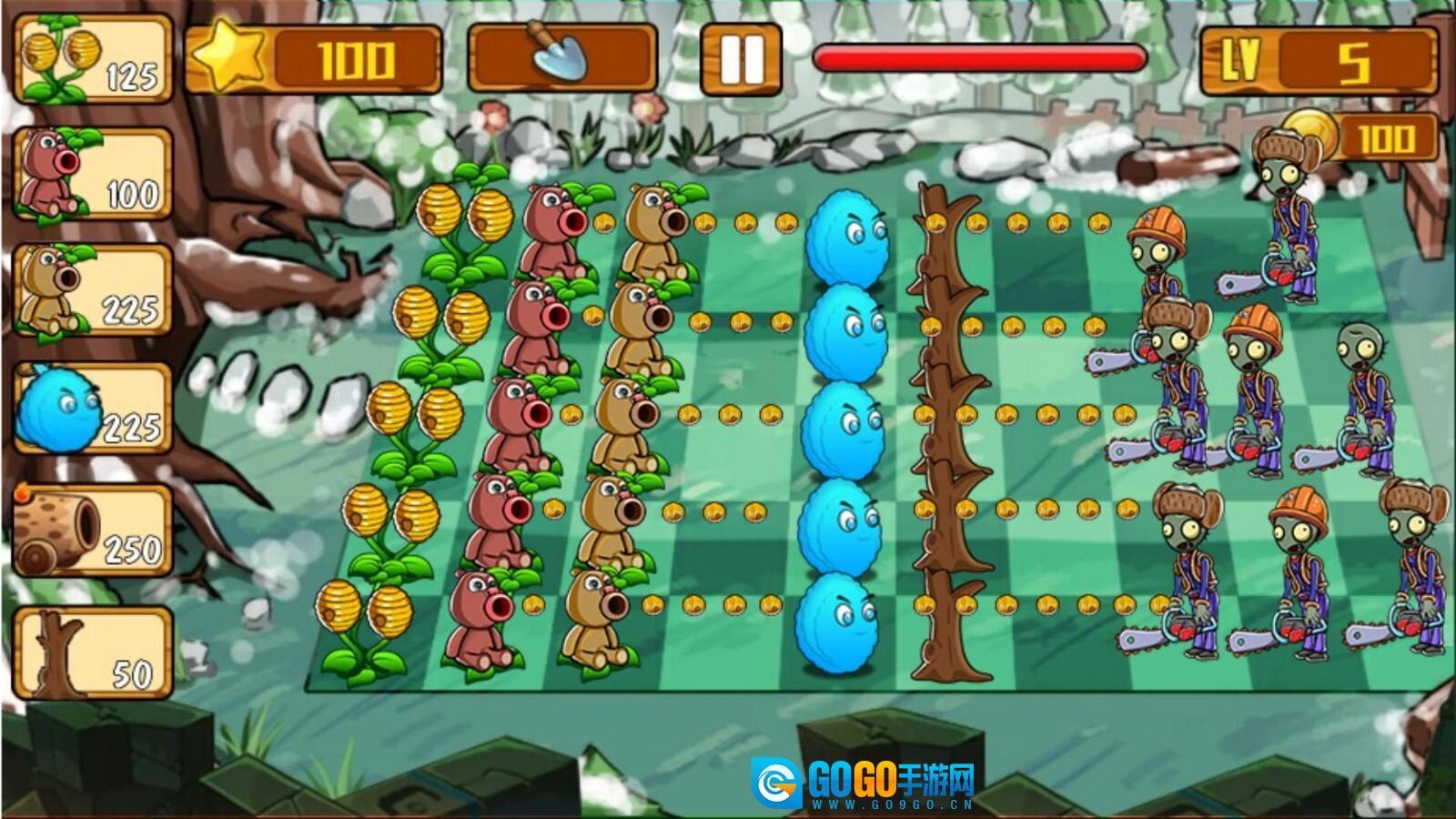The height and width of the screenshot is (819, 1456).
Task: Pick up the shovel tool
Action: tap(560, 56)
